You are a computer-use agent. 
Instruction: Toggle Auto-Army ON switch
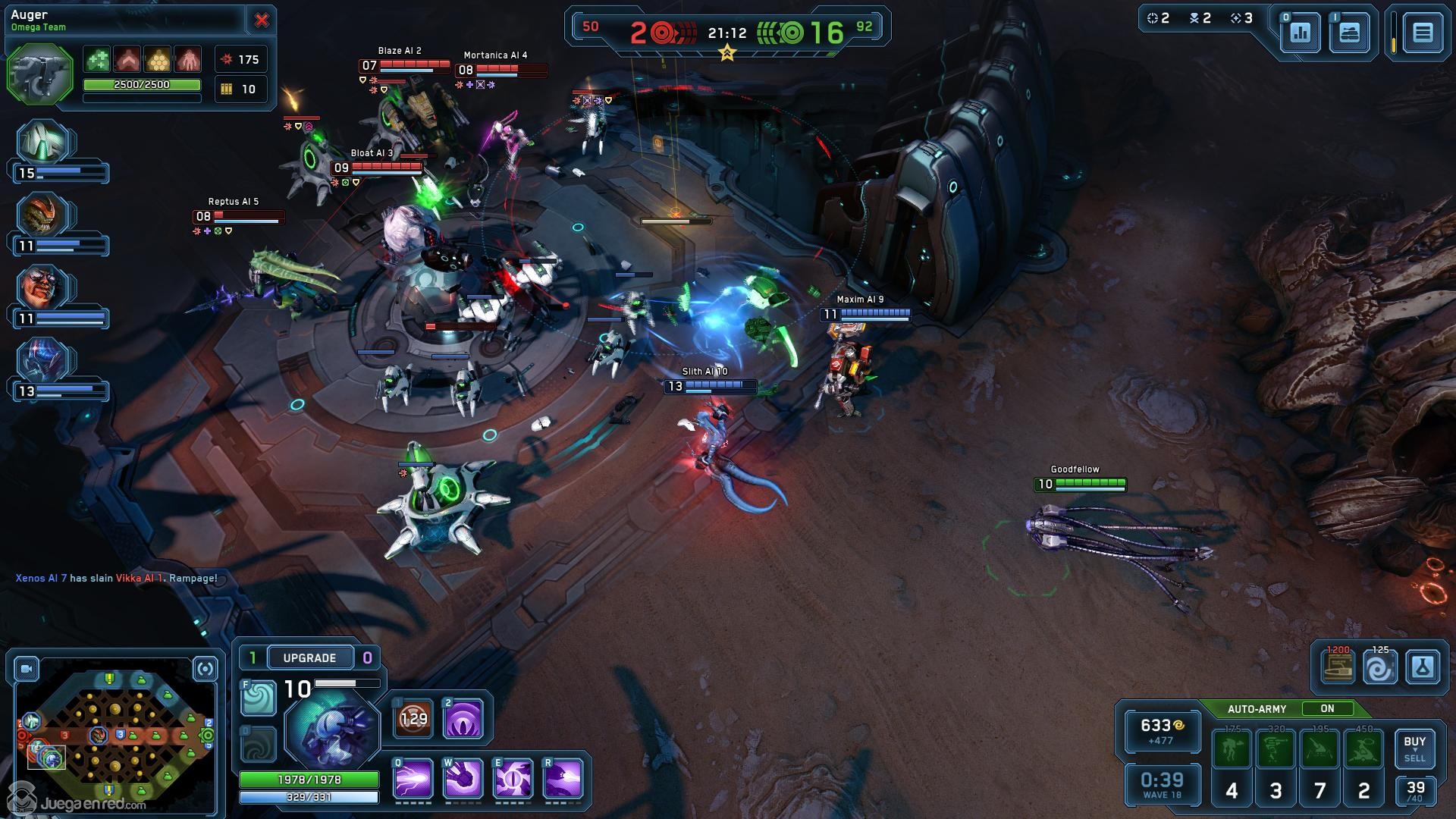coord(1327,708)
